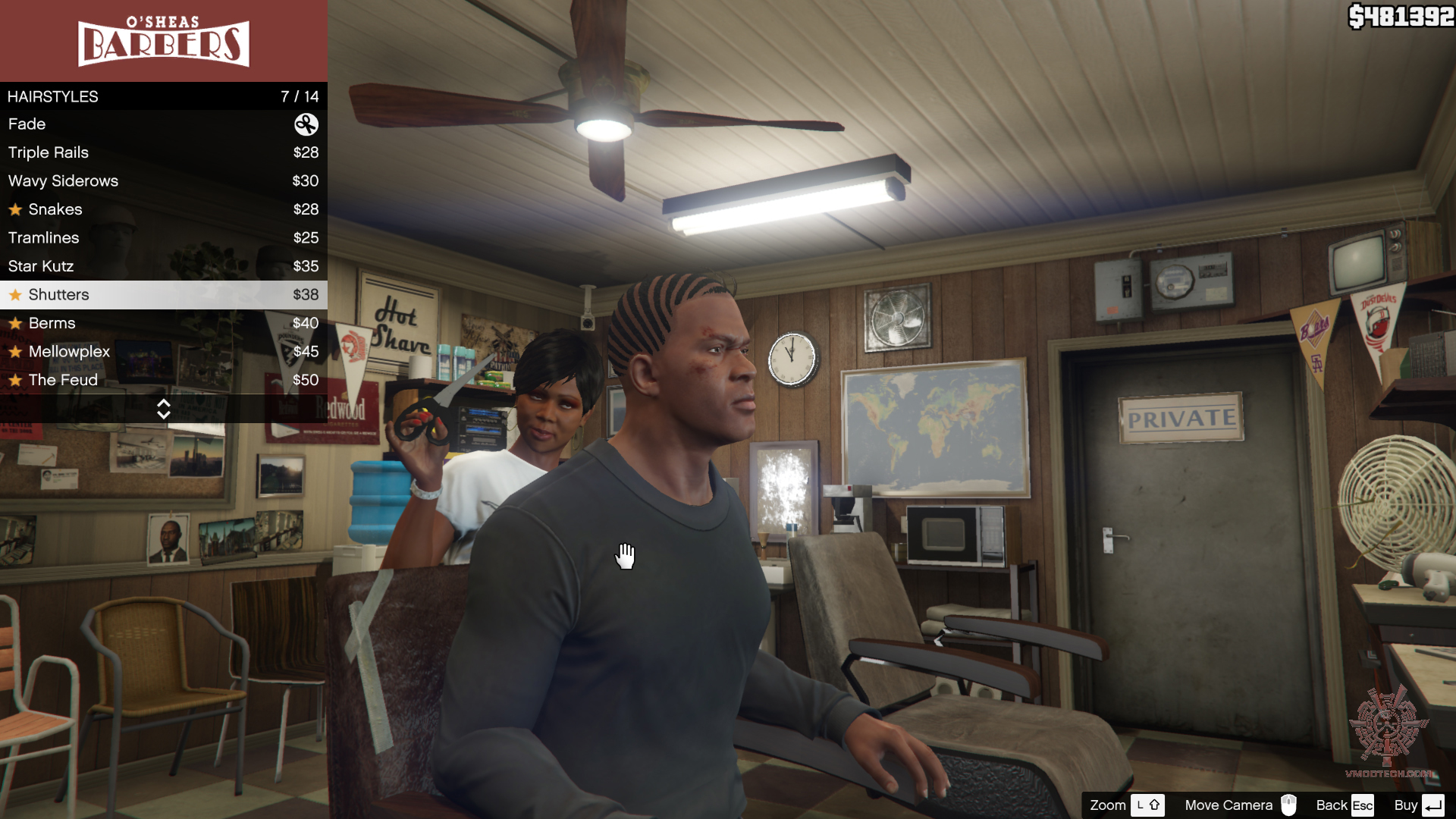This screenshot has height=819, width=1456.
Task: Choose the Berms hairstyle
Action: (x=163, y=323)
